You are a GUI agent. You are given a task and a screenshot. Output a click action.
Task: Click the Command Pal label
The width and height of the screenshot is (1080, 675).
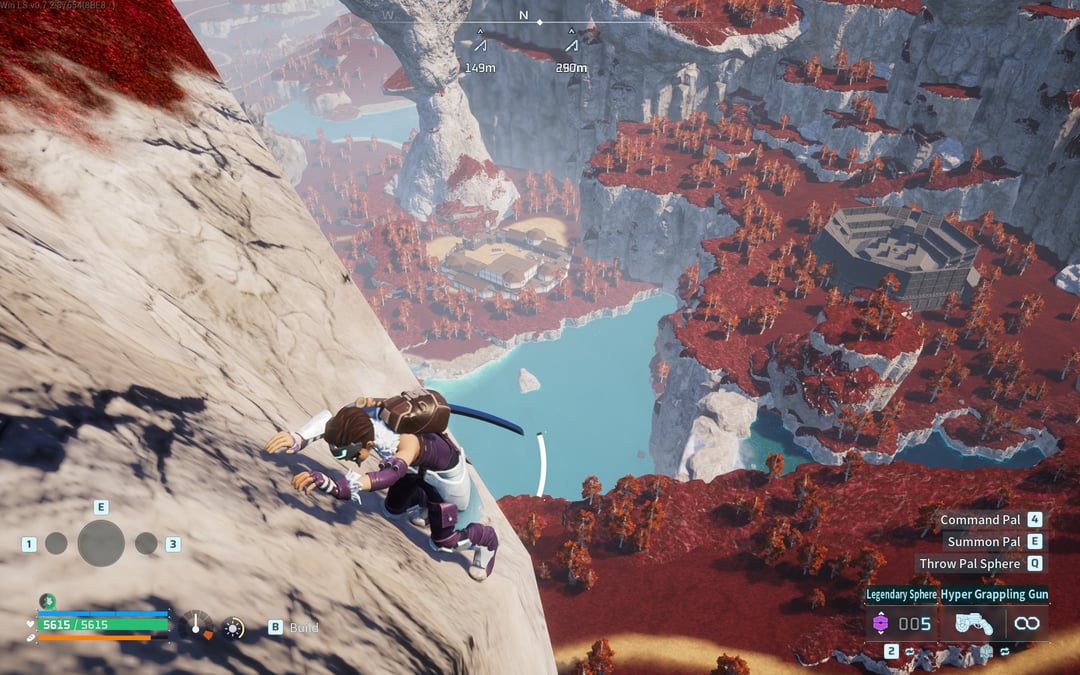(980, 520)
